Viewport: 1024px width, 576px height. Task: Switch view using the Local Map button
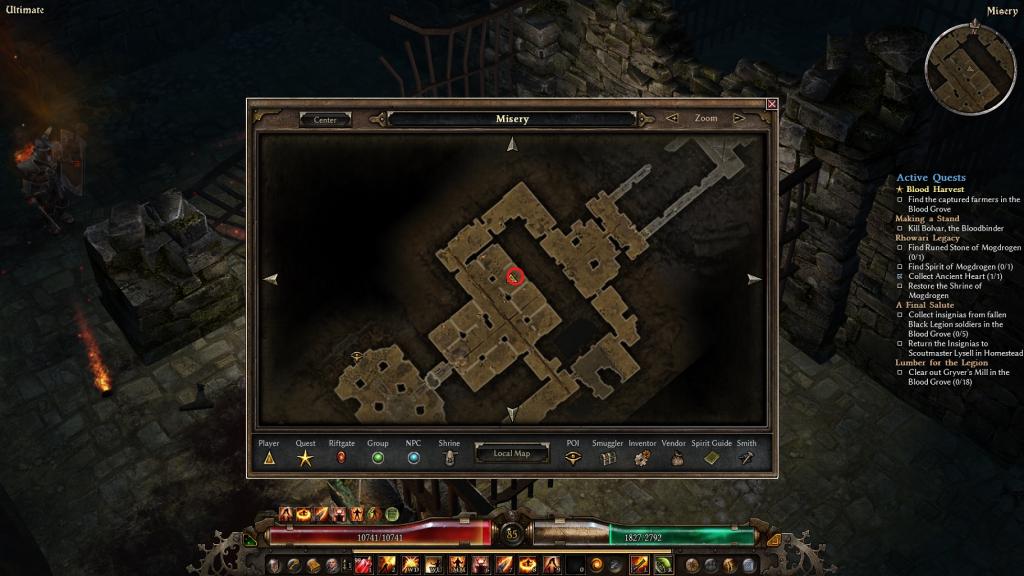pyautogui.click(x=511, y=453)
